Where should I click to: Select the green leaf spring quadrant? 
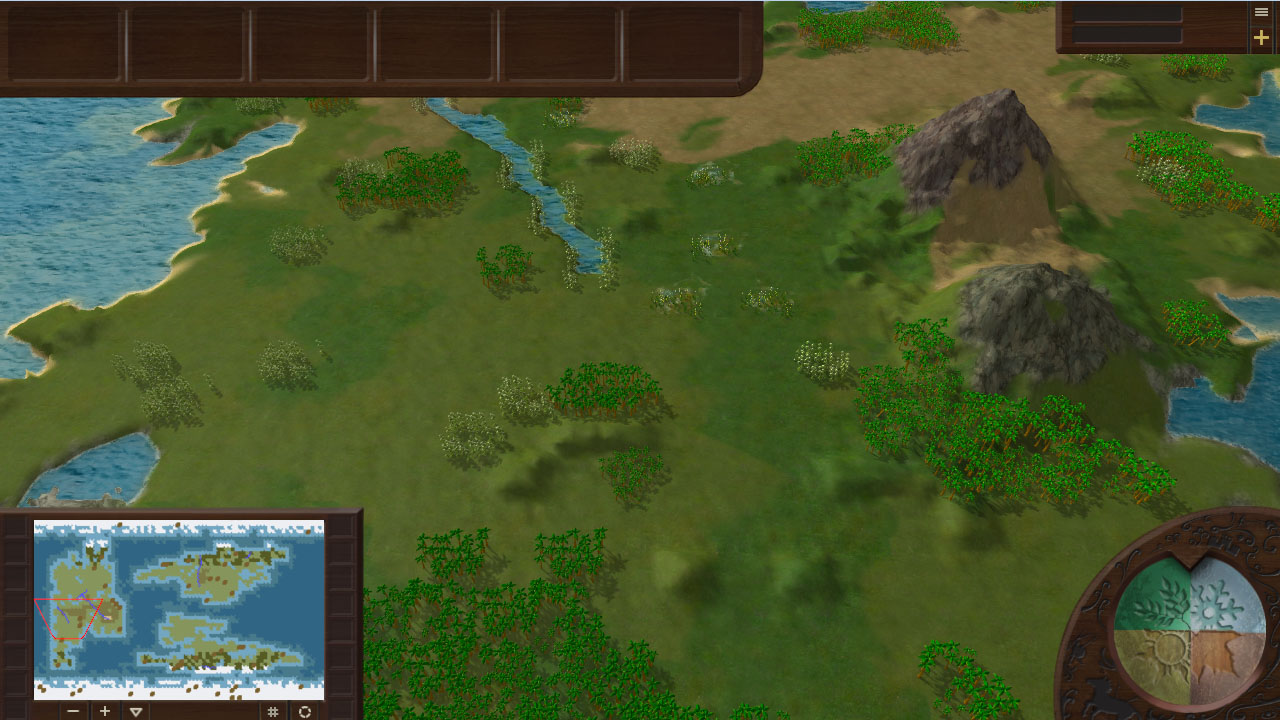[1156, 600]
